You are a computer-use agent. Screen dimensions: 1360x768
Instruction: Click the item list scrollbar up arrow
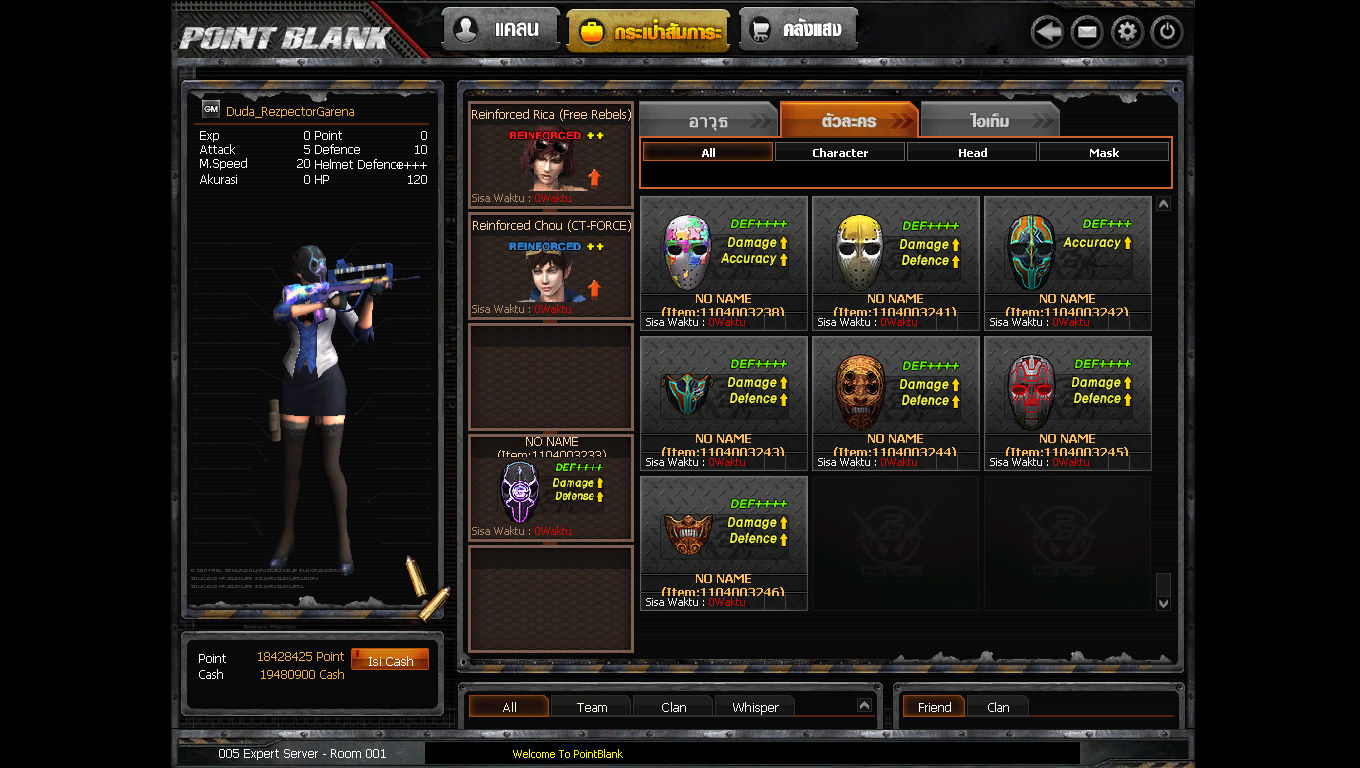[1163, 201]
